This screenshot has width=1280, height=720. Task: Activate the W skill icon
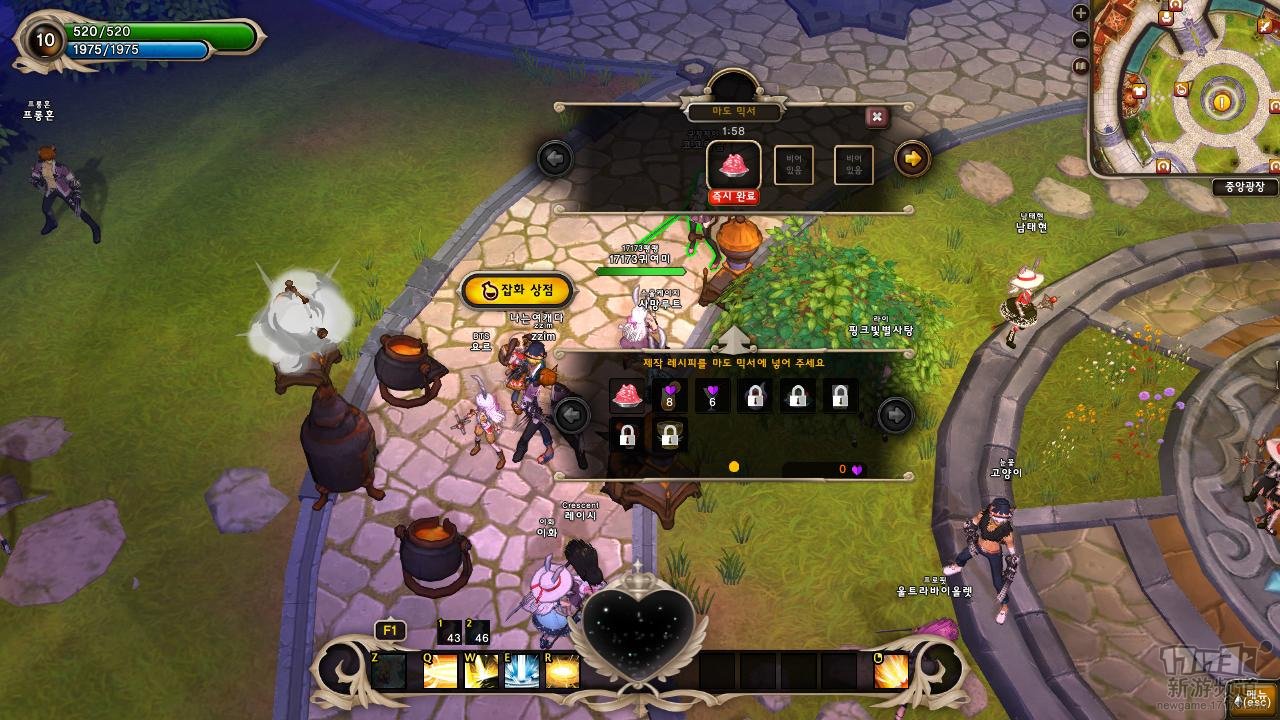pyautogui.click(x=481, y=671)
